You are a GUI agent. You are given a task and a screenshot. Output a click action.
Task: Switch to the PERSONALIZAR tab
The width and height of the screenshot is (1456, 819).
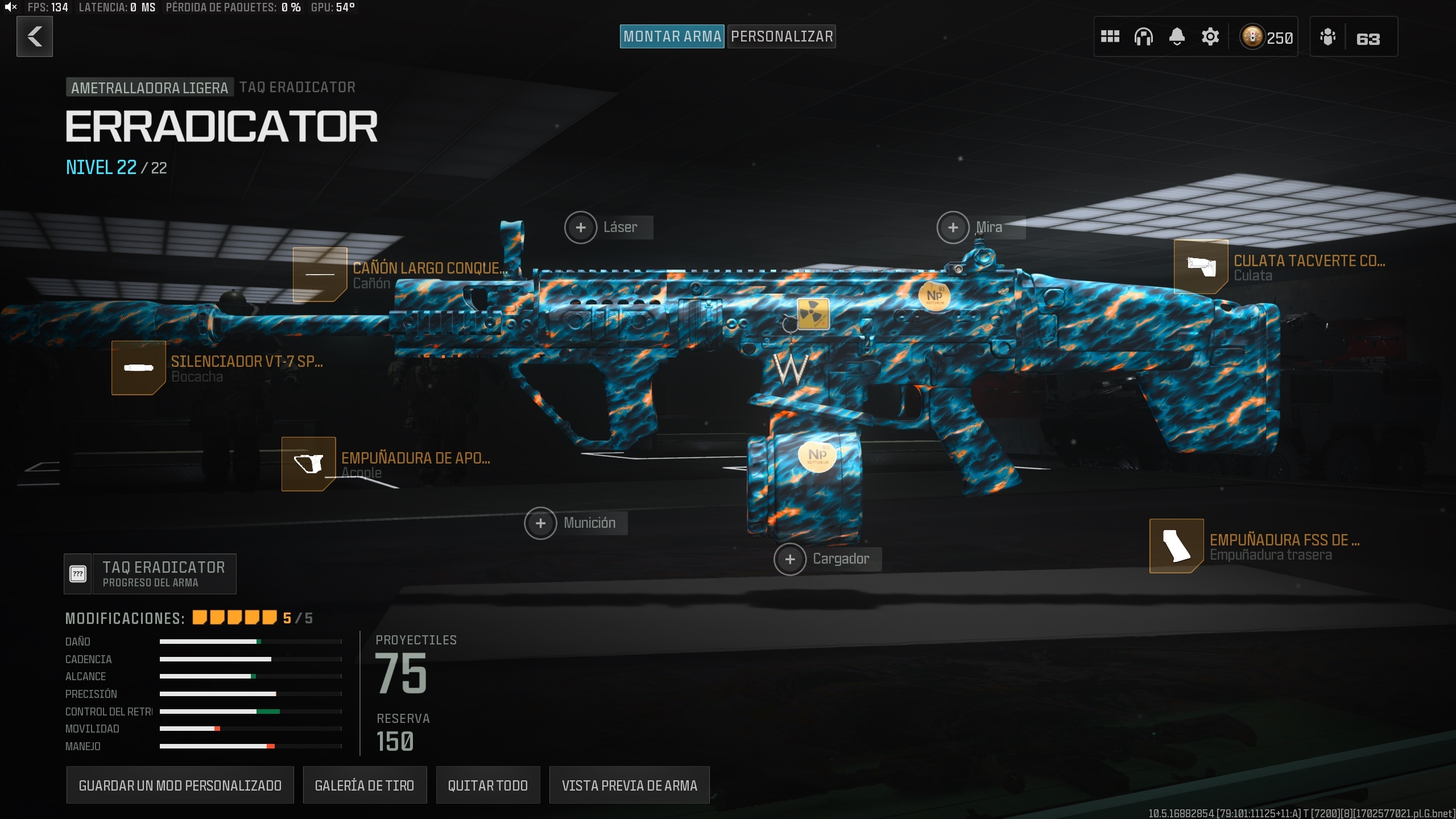[781, 36]
